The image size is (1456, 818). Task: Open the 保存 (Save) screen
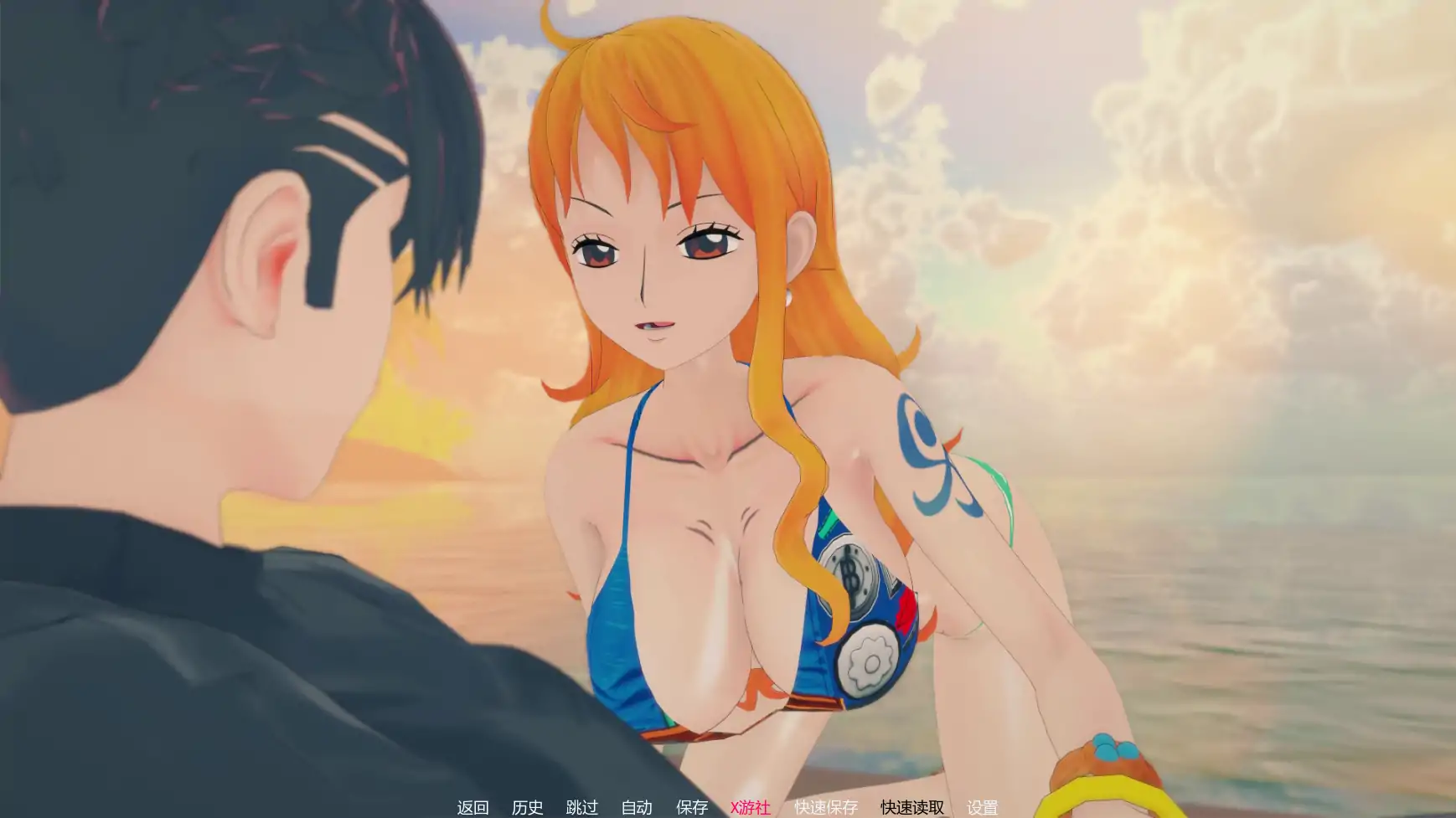pyautogui.click(x=692, y=807)
